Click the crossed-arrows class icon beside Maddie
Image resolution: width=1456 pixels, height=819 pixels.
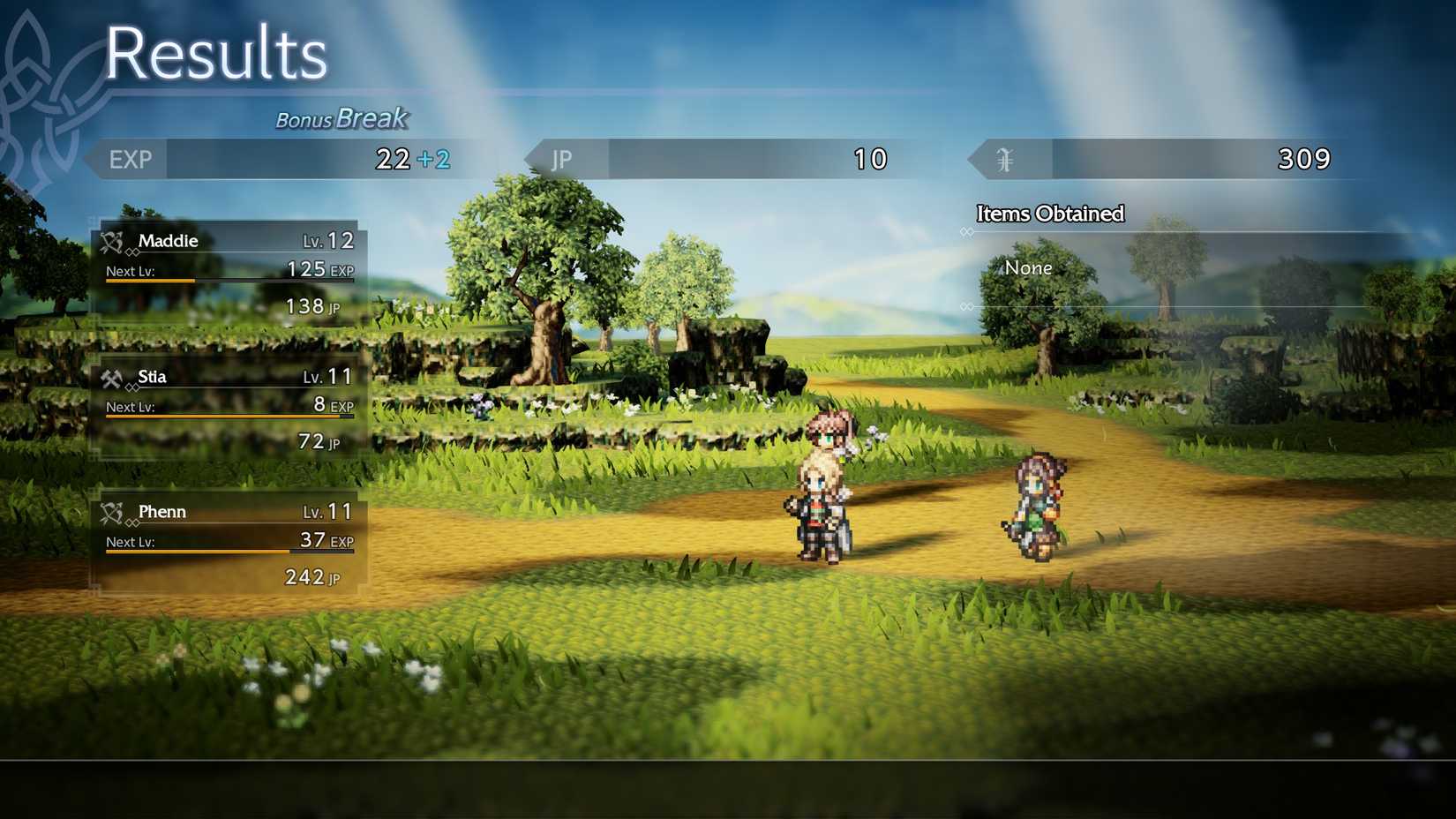pos(112,239)
